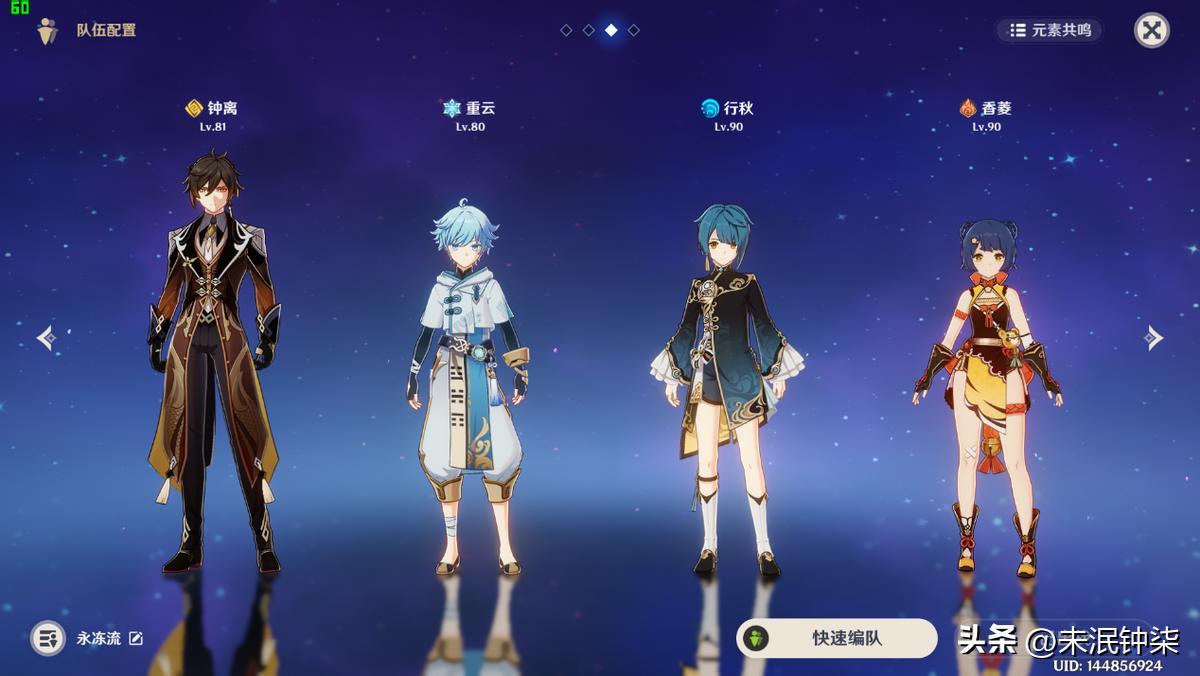Close the party setup screen
This screenshot has height=676, width=1200.
point(1151,30)
